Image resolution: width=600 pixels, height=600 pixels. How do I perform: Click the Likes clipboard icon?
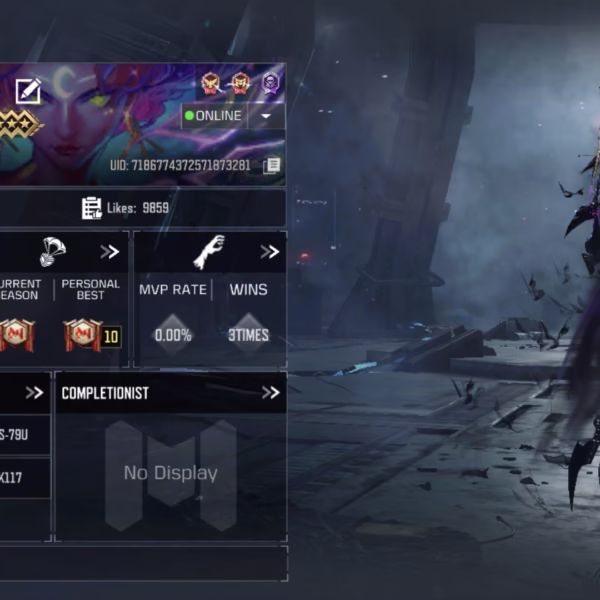pos(92,208)
